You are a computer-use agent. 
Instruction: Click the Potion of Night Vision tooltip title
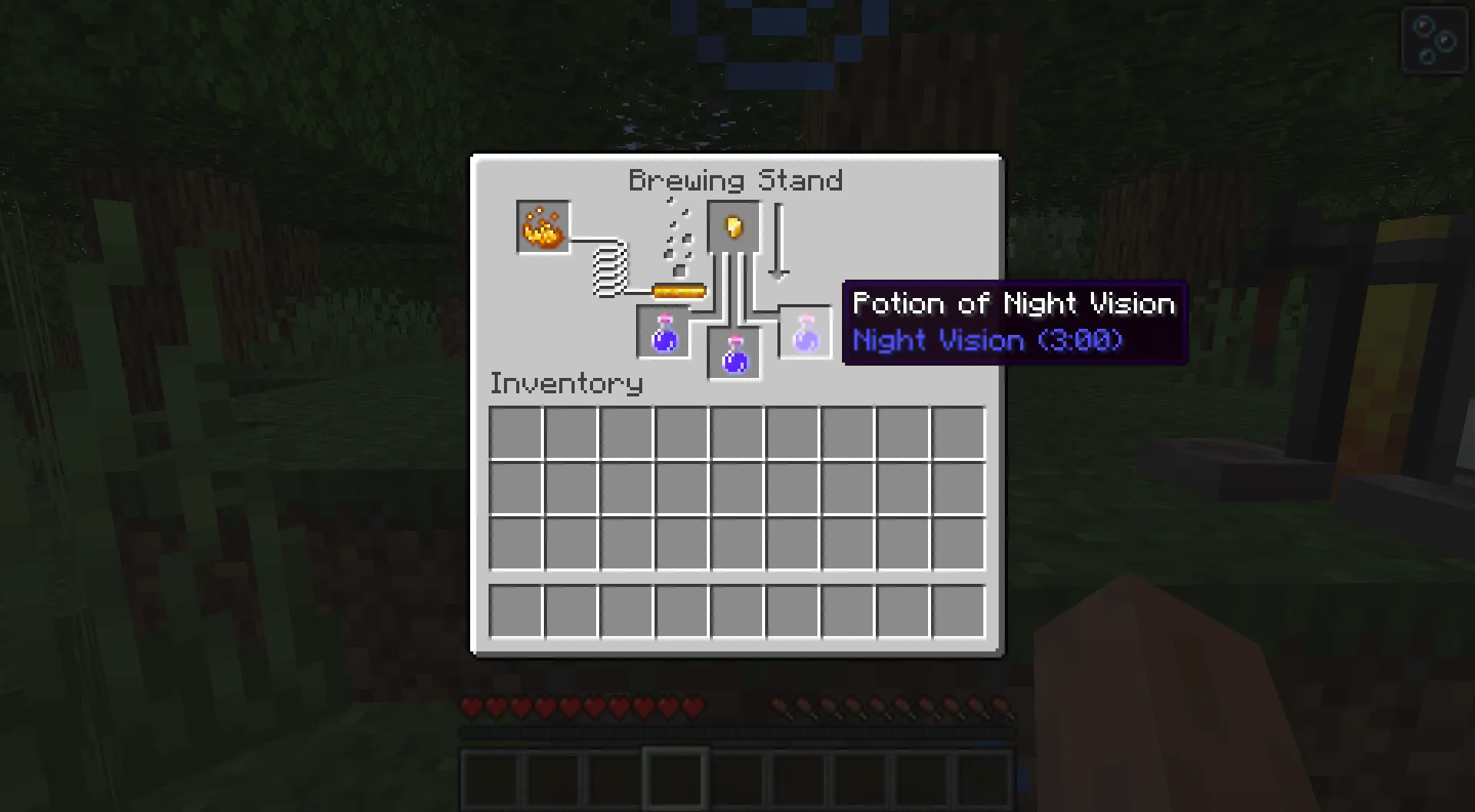[x=1014, y=303]
